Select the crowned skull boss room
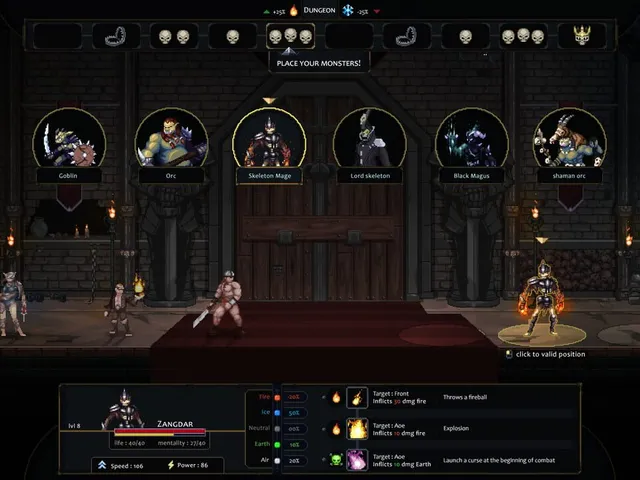This screenshot has width=640, height=480. pyautogui.click(x=581, y=36)
